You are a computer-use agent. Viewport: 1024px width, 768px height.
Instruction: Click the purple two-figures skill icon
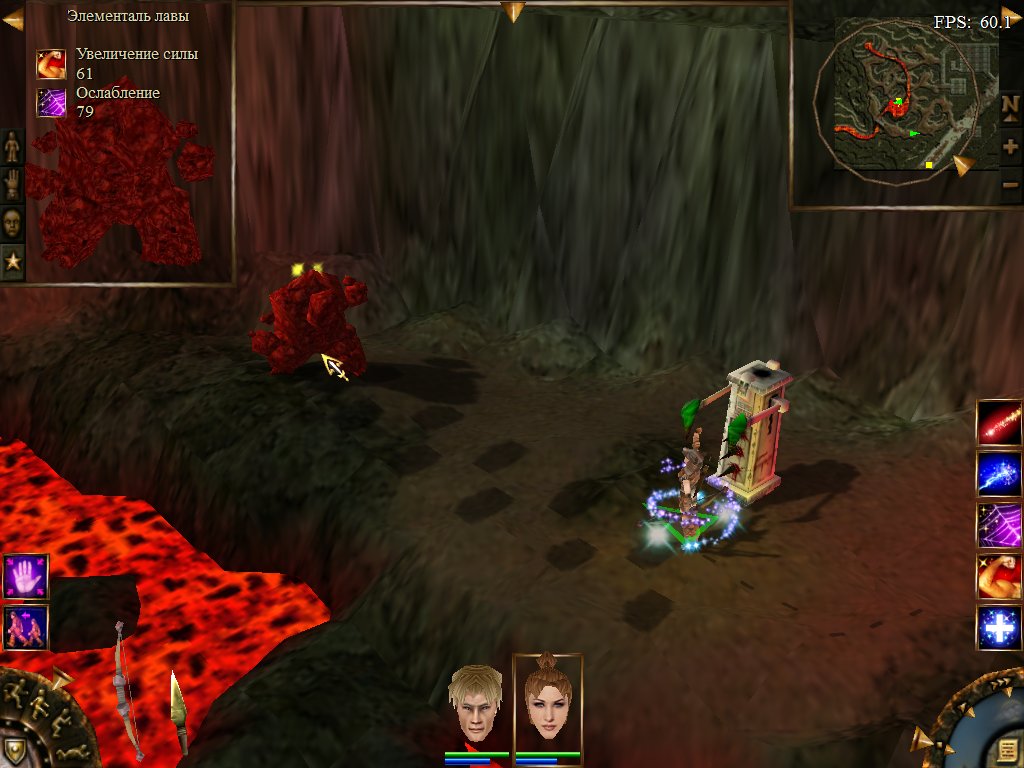coord(26,627)
